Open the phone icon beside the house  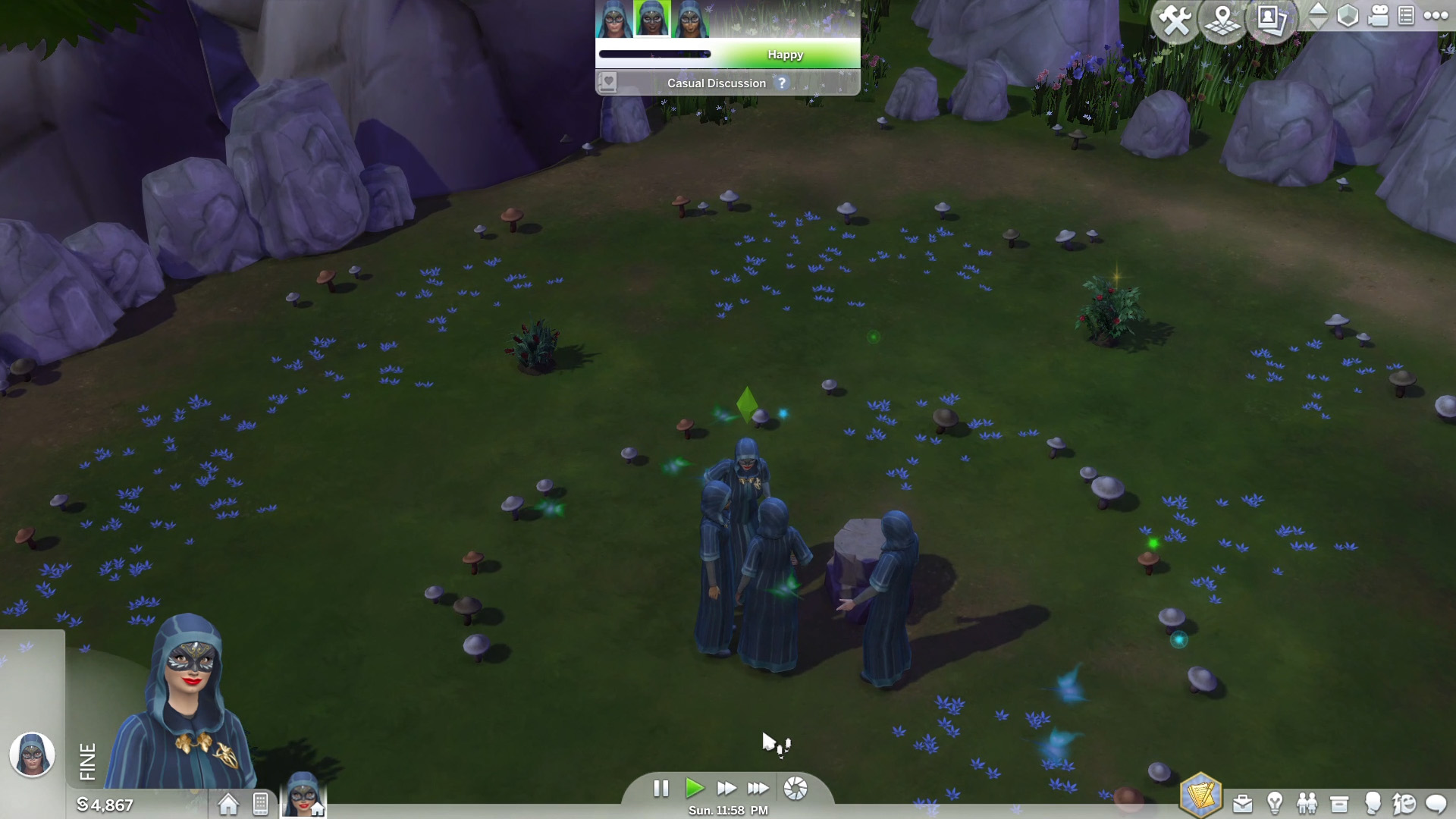pyautogui.click(x=260, y=804)
